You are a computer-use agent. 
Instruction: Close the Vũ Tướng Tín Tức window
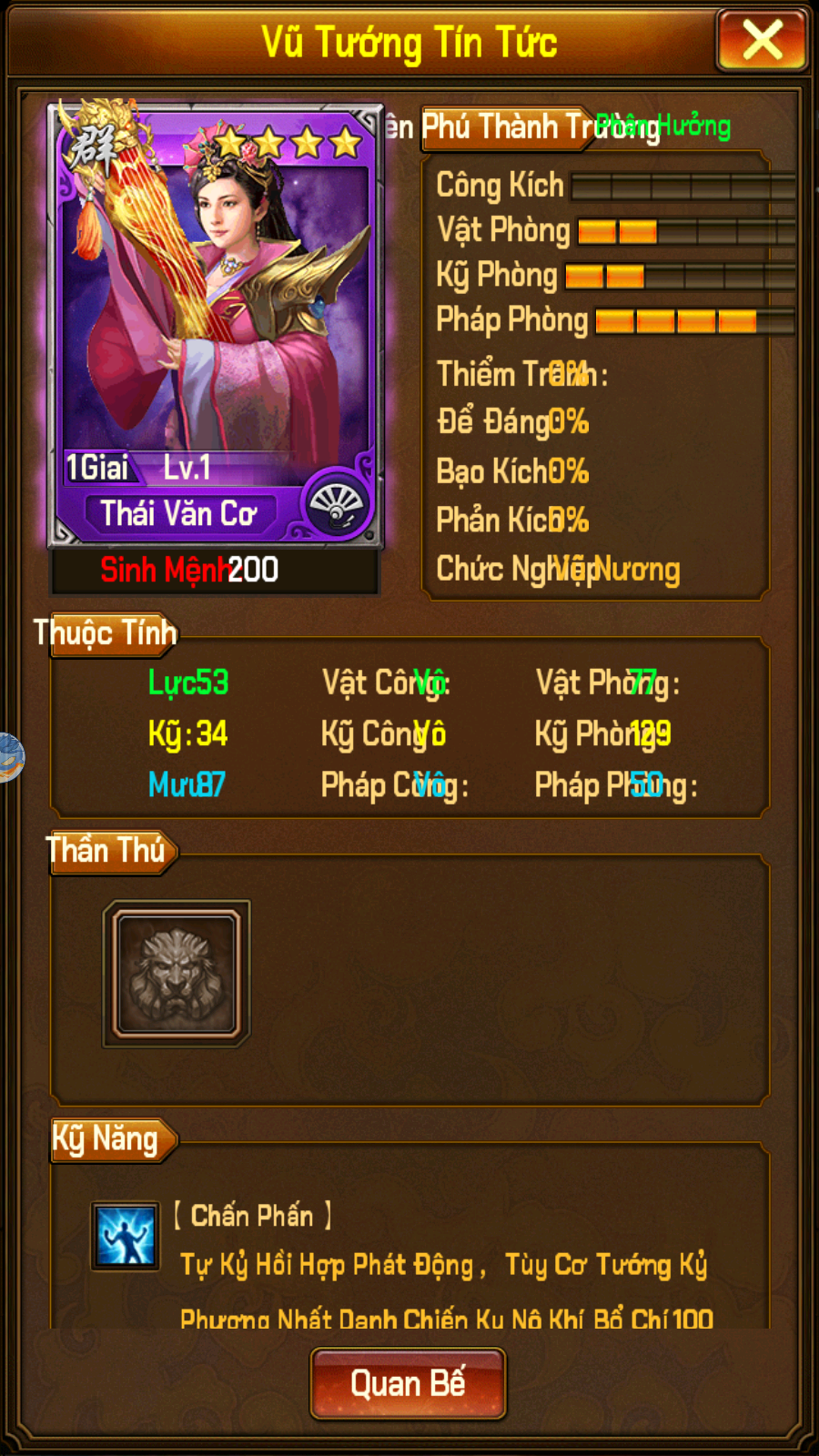click(762, 41)
